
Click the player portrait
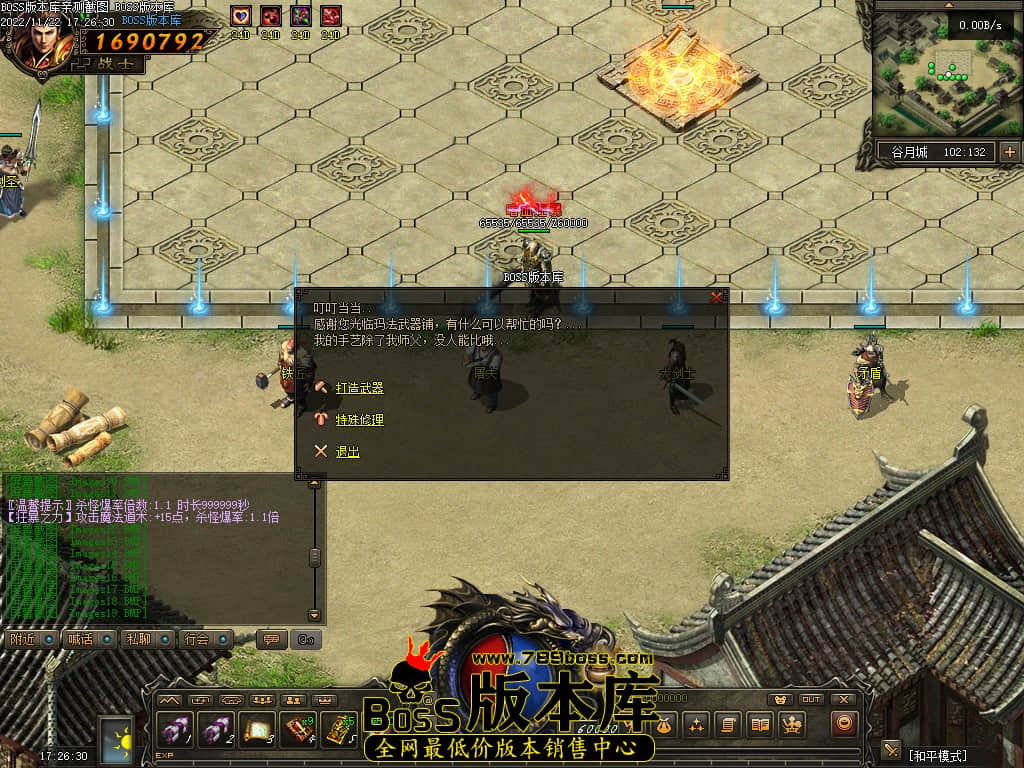point(40,40)
